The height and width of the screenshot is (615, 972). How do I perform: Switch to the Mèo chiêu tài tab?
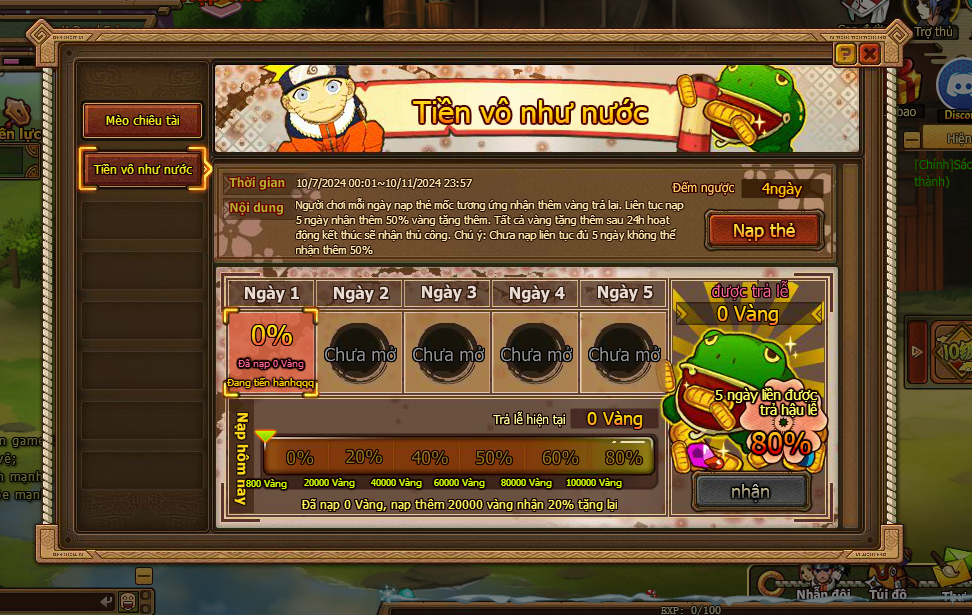point(142,121)
